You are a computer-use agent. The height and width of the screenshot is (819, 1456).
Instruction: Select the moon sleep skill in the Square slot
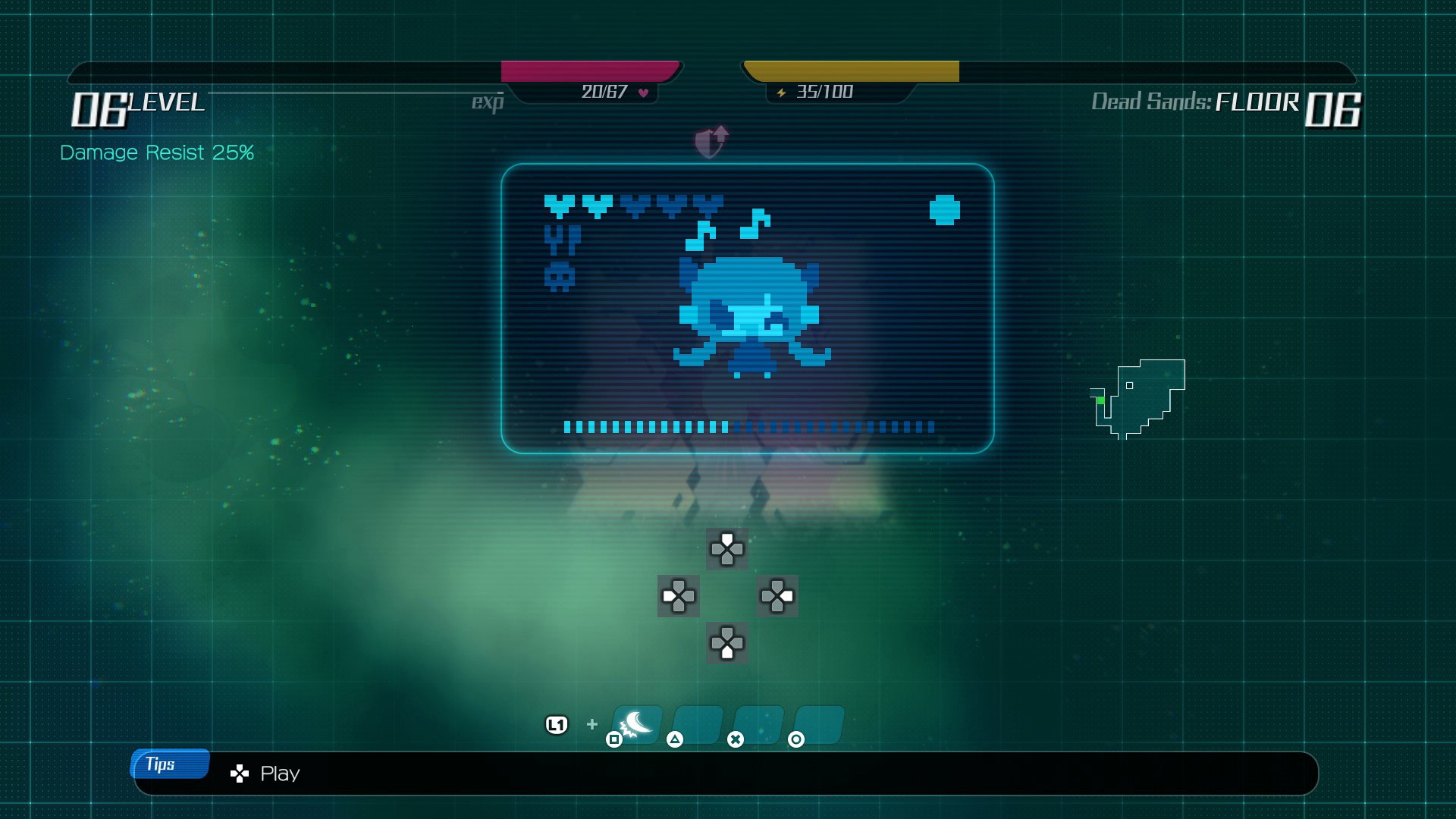635,723
